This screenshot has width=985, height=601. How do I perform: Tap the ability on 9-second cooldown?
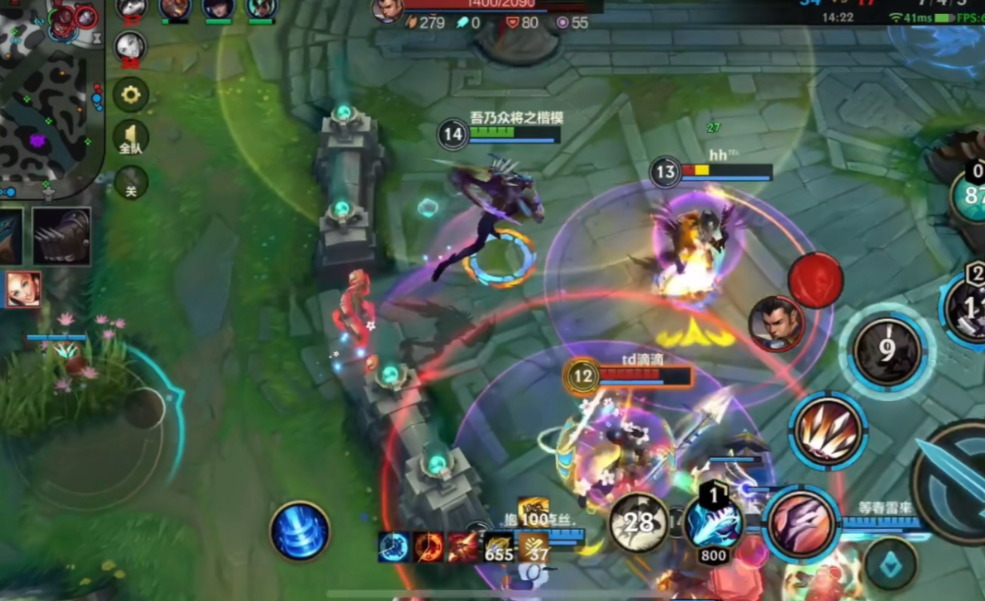pyautogui.click(x=886, y=351)
